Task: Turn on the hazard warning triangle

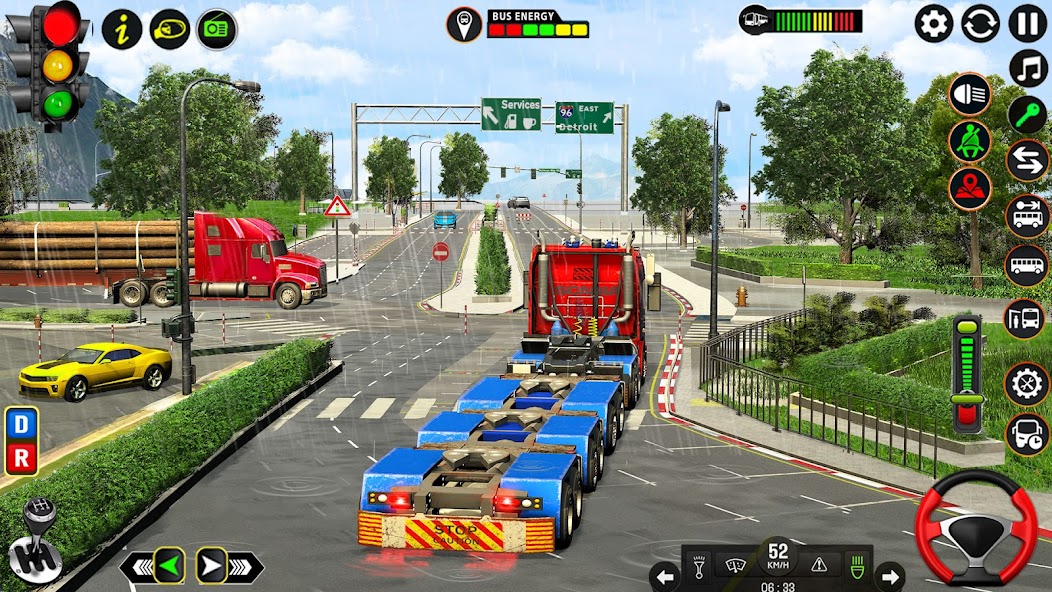Action: point(819,564)
